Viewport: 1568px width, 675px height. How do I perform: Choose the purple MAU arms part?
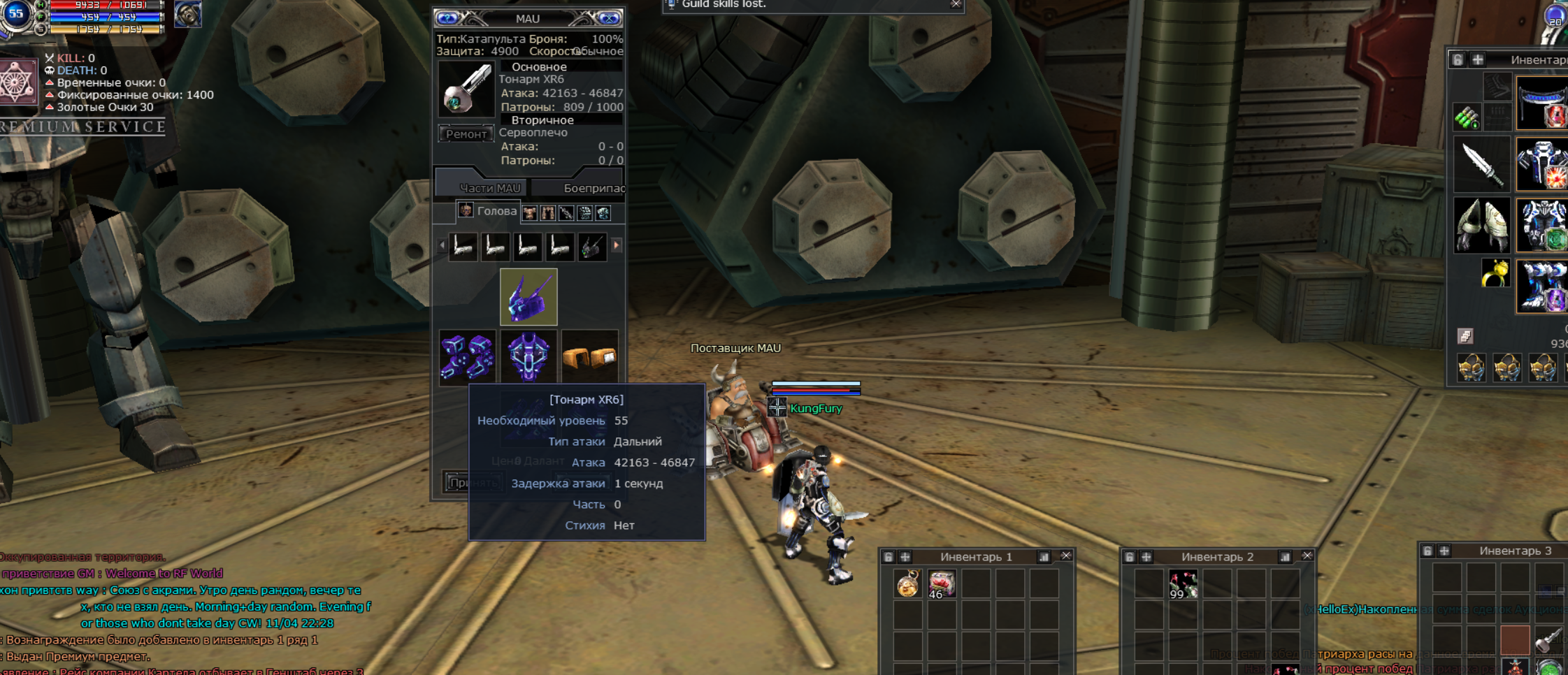(x=467, y=357)
